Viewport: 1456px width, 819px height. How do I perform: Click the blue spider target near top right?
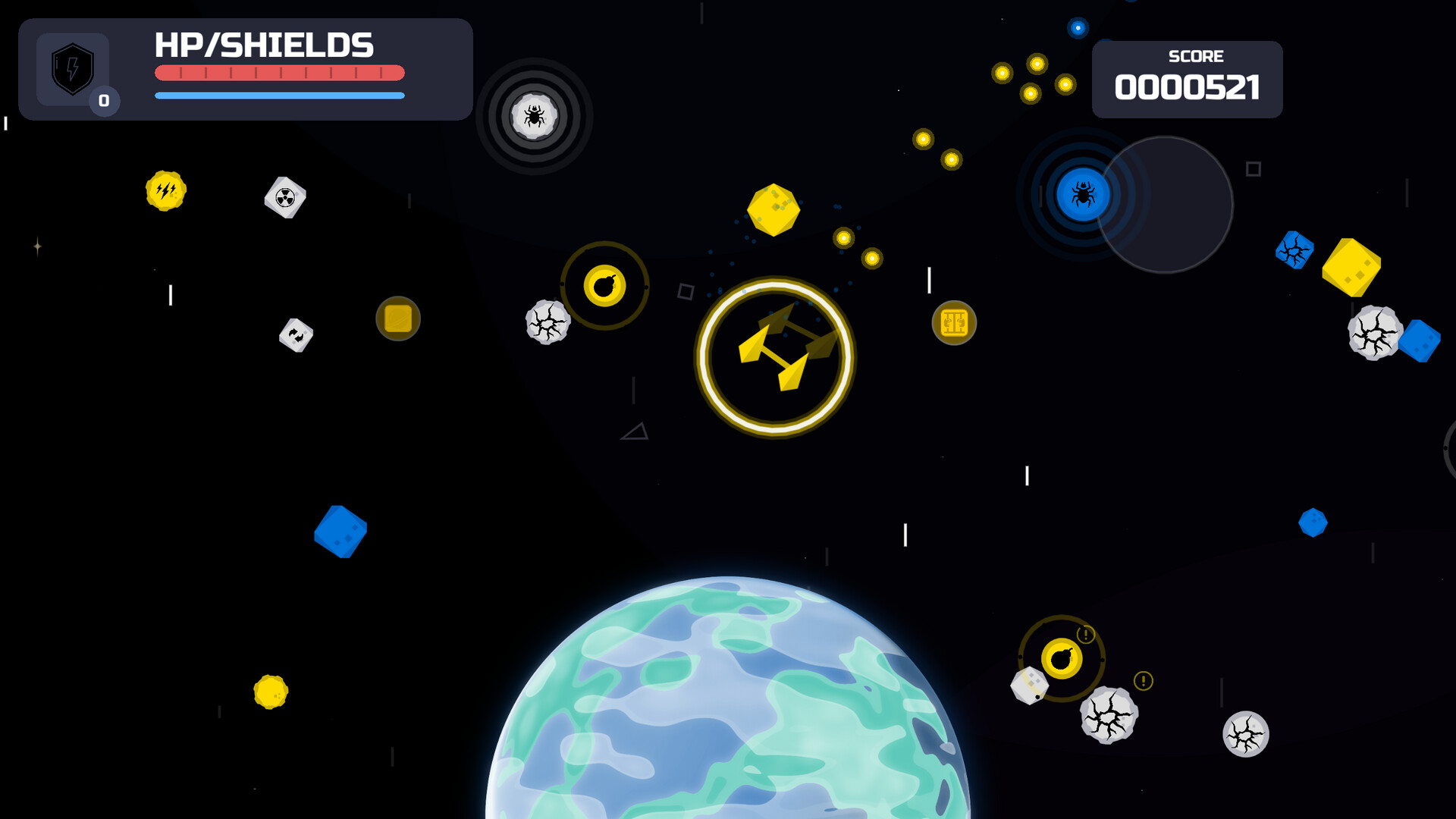click(1083, 193)
